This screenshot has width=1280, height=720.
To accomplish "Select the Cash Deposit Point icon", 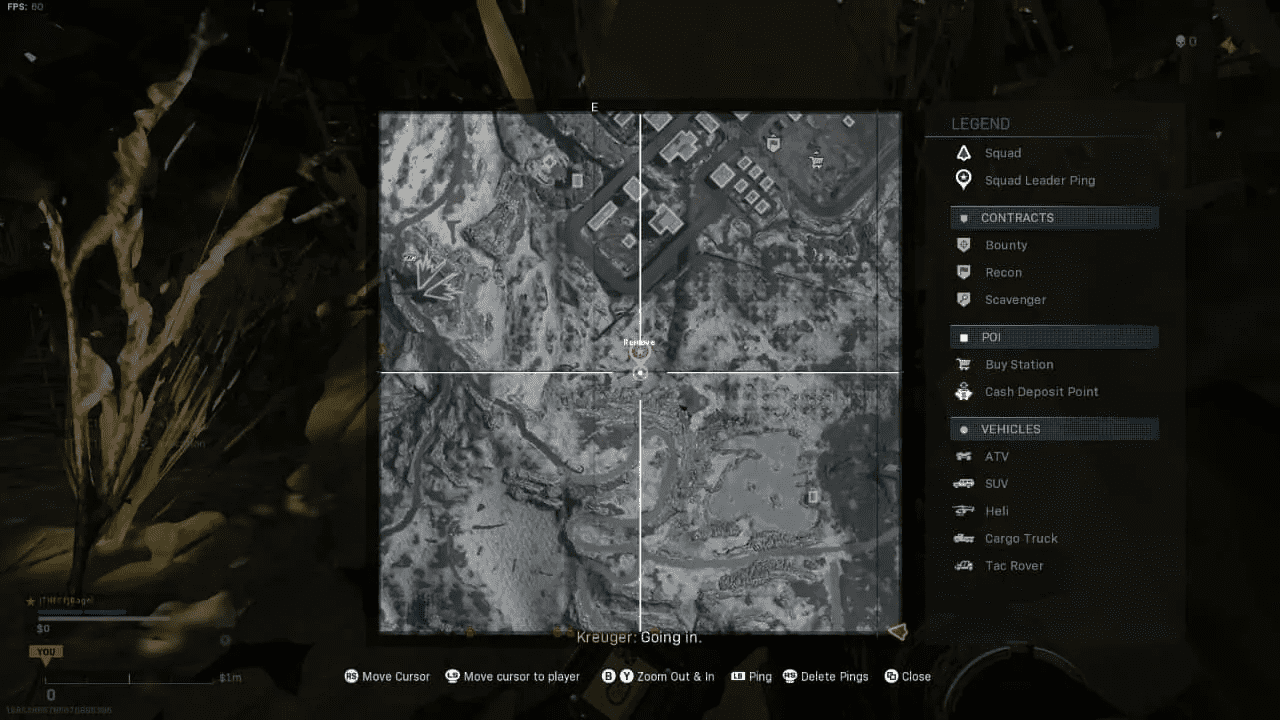I will pos(963,392).
